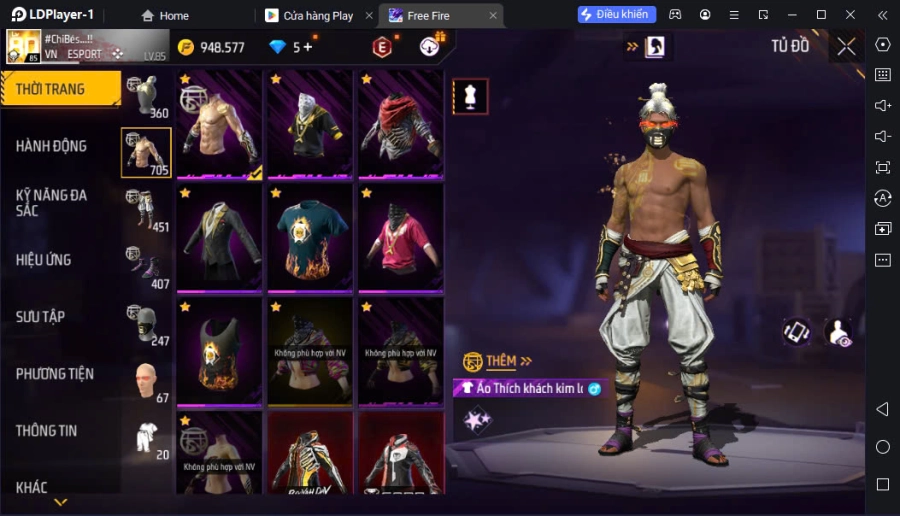Select the mask subcategory with 247 items
The width and height of the screenshot is (900, 516).
coord(146,324)
